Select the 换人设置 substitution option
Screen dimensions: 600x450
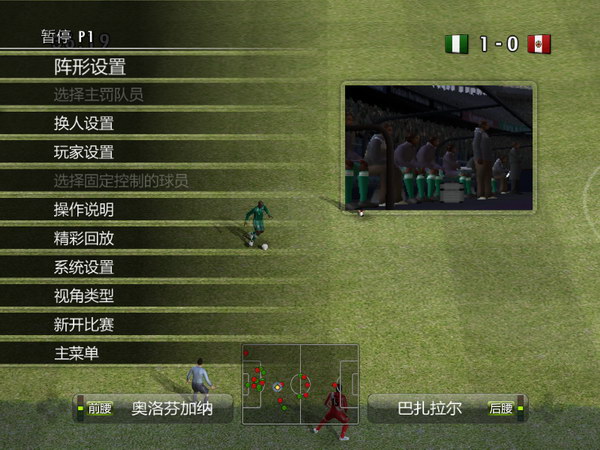[84, 124]
